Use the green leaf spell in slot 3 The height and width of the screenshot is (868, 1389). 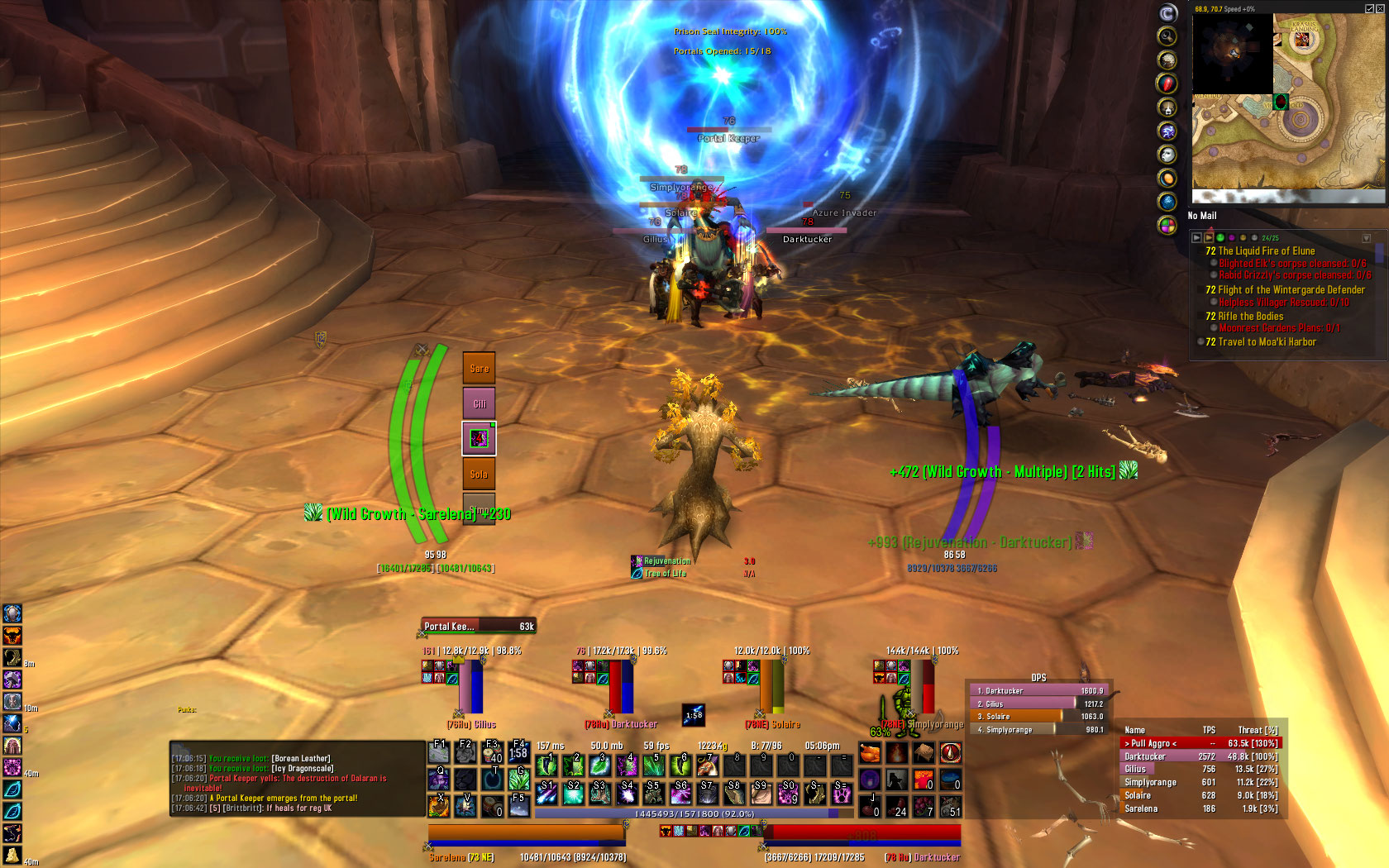click(599, 765)
